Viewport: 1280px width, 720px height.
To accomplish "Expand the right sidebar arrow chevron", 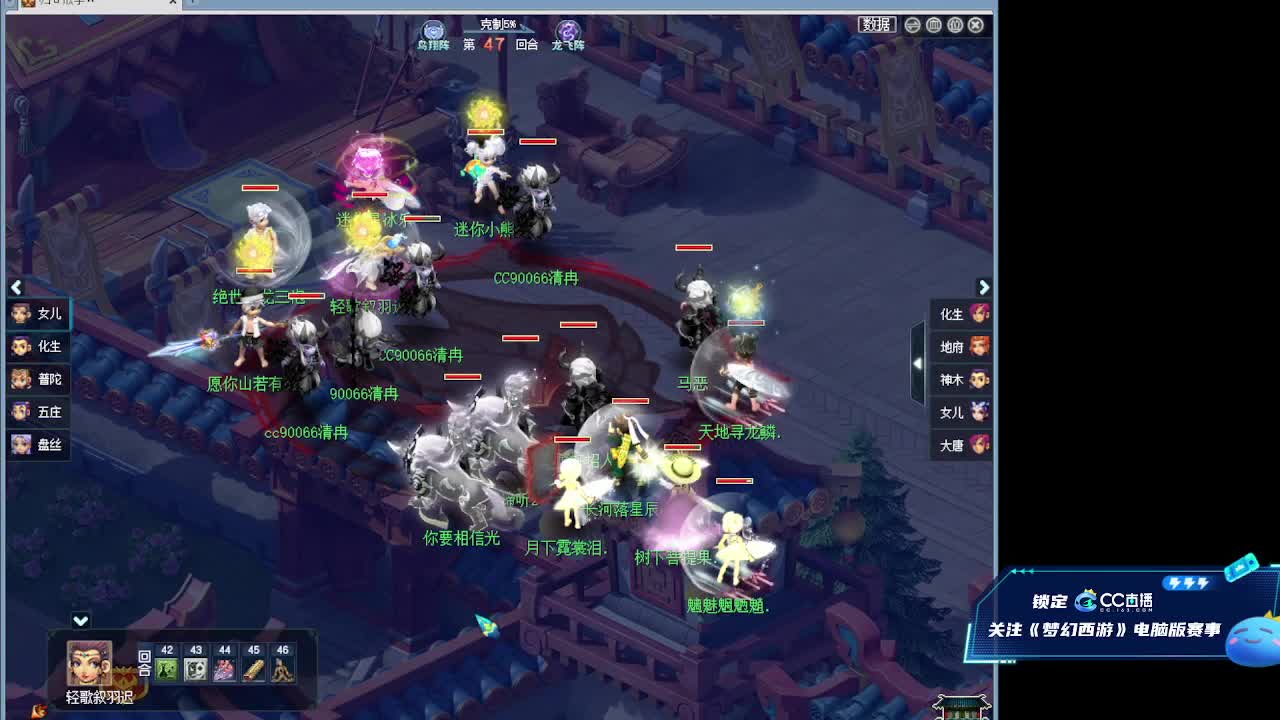I will pos(985,287).
